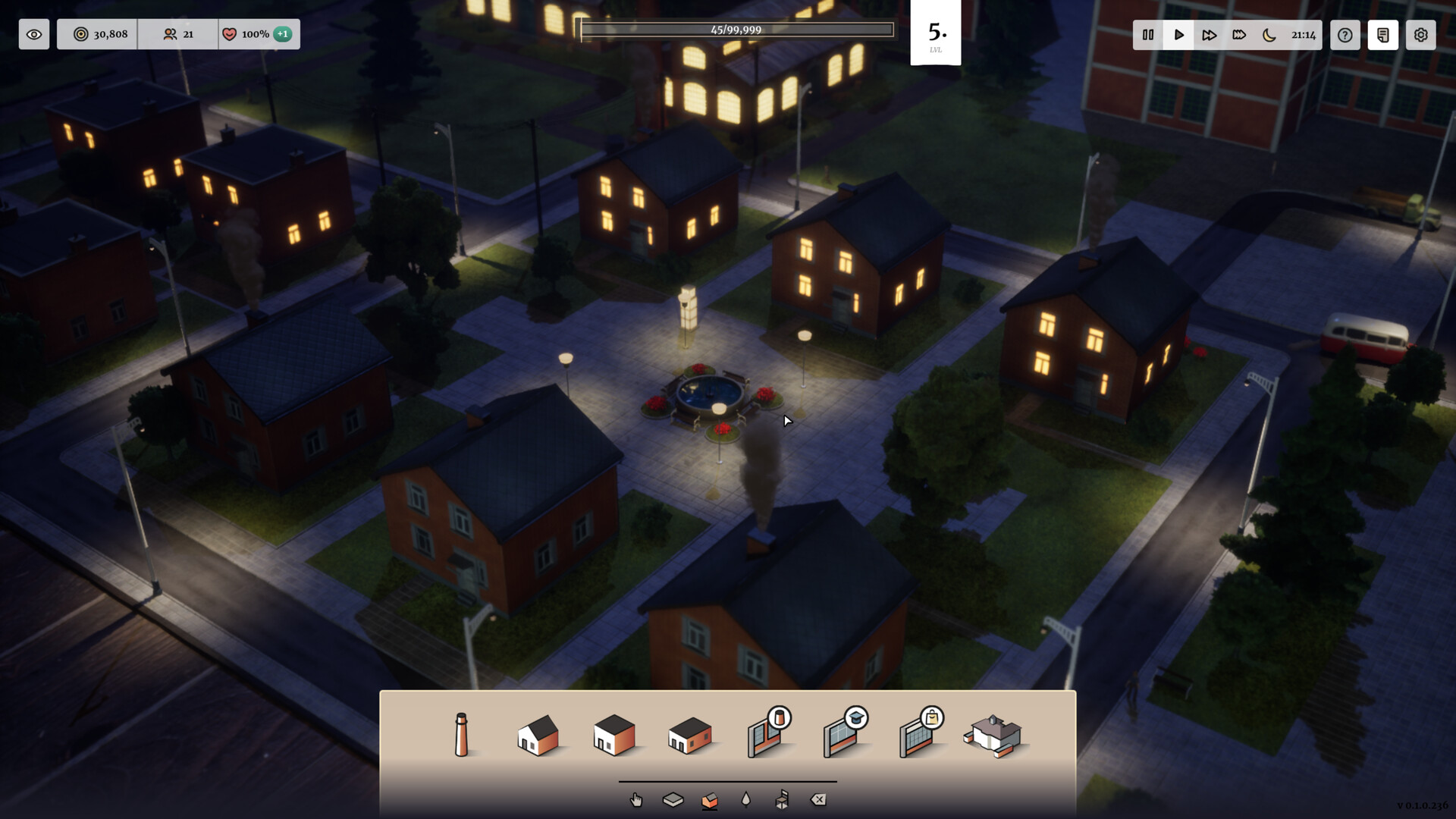Viewport: 1456px width, 819px height.
Task: Switch to building placement mode
Action: (x=711, y=799)
